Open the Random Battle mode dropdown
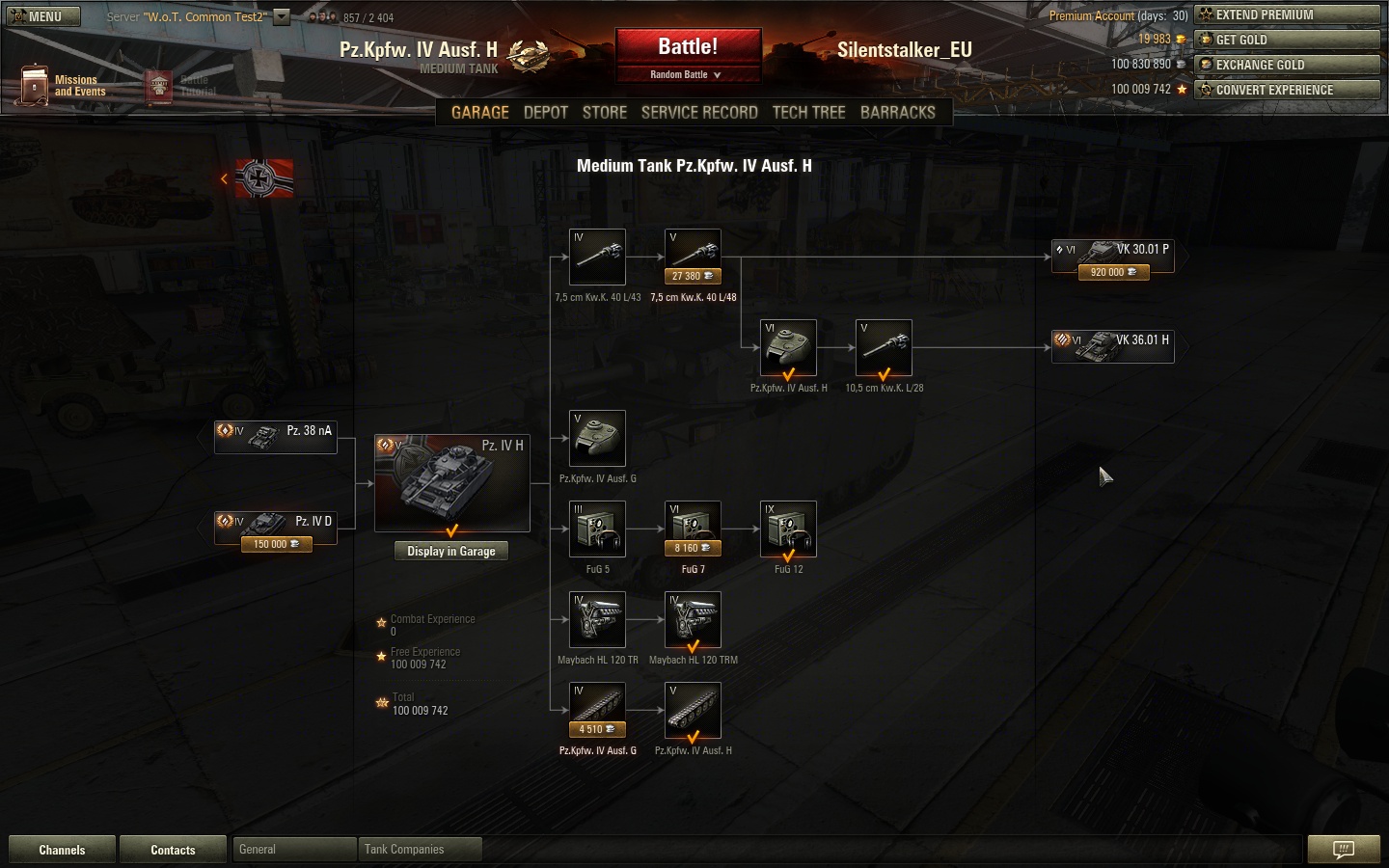 coord(686,74)
